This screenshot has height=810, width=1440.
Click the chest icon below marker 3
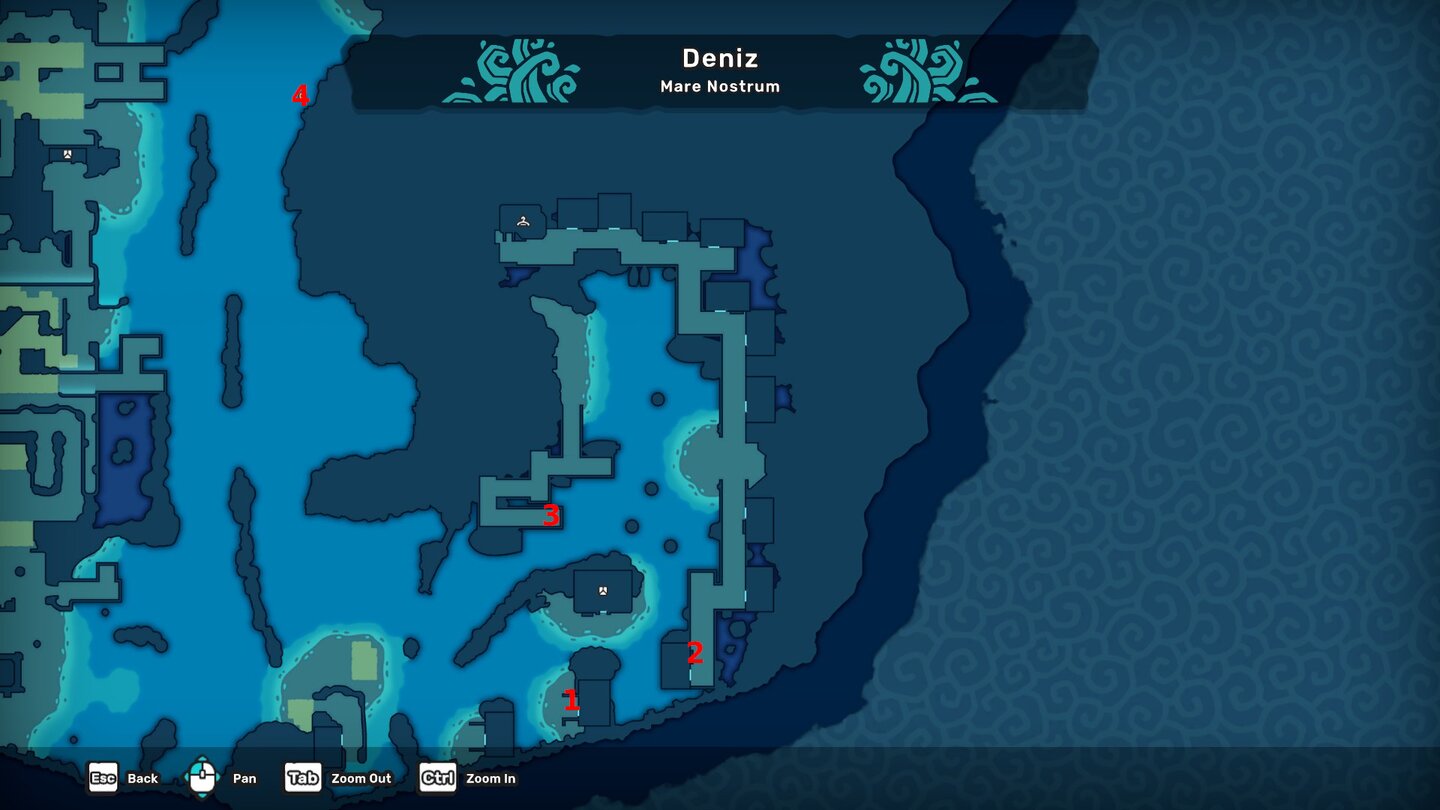(x=602, y=592)
